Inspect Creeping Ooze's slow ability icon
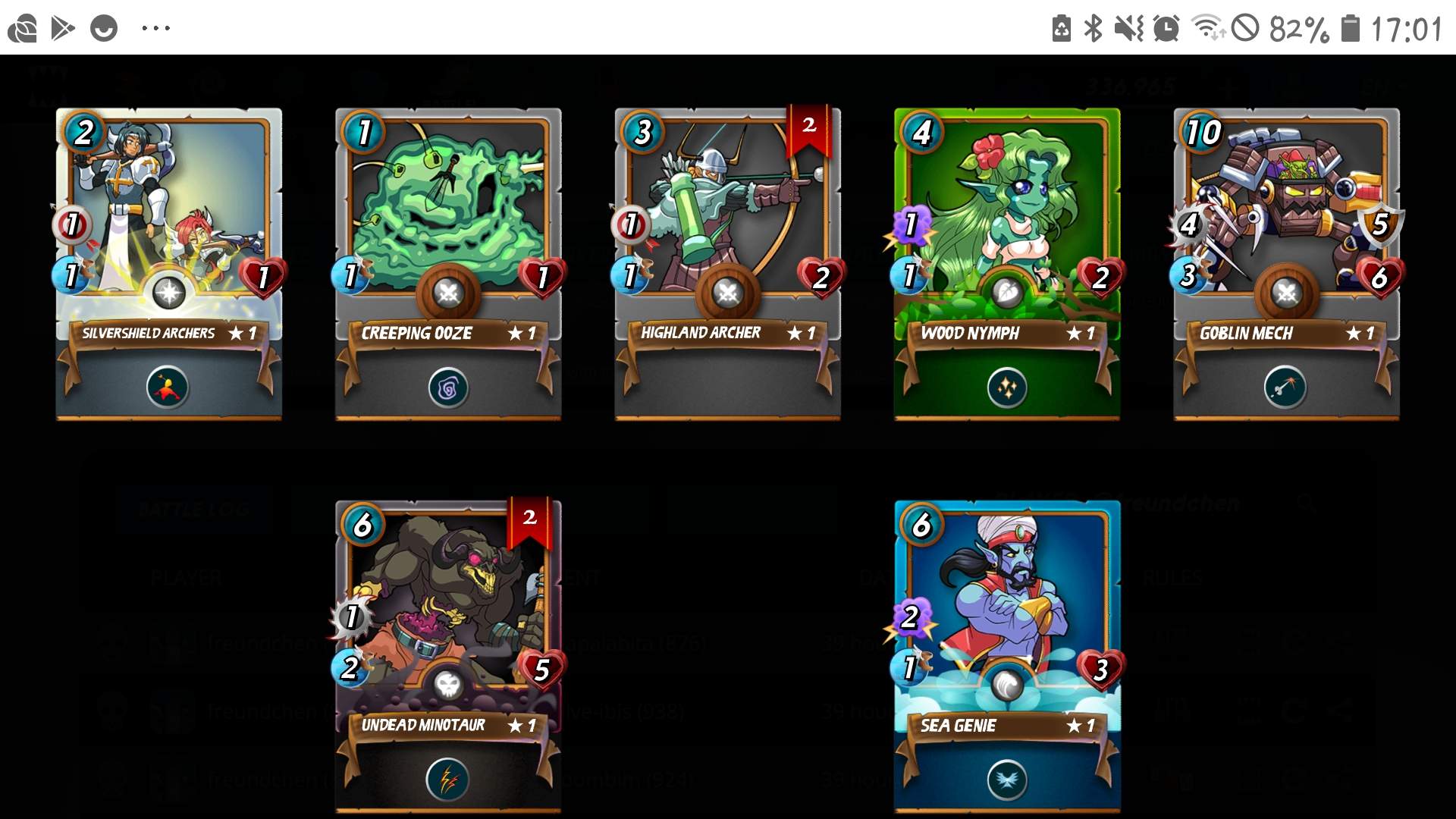The width and height of the screenshot is (1456, 819). [448, 388]
